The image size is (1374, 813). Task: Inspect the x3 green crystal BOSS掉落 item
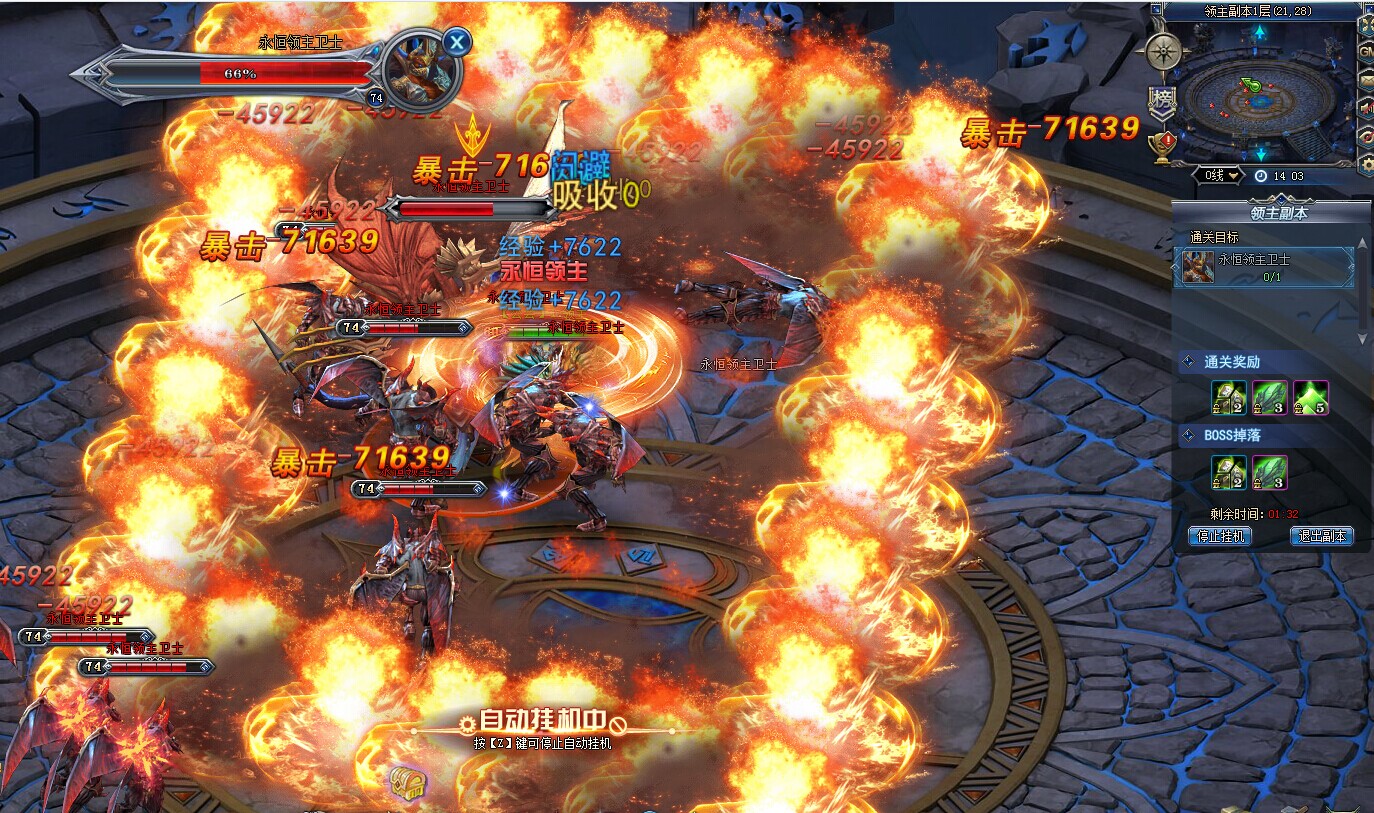click(1269, 472)
